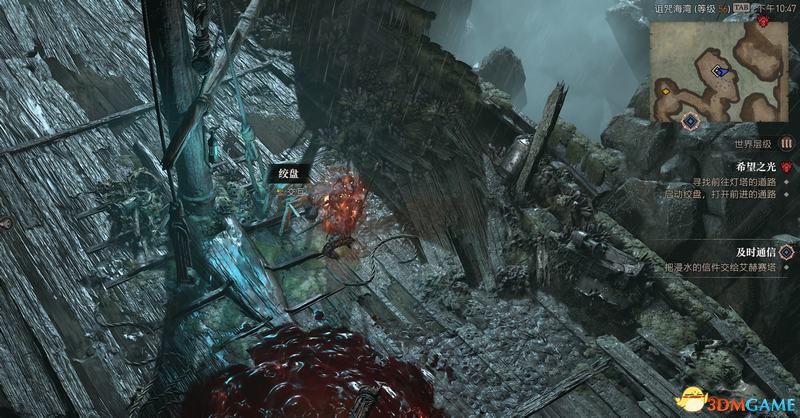Click the yellow marker on the minimap
The image size is (800, 418).
click(x=664, y=90)
